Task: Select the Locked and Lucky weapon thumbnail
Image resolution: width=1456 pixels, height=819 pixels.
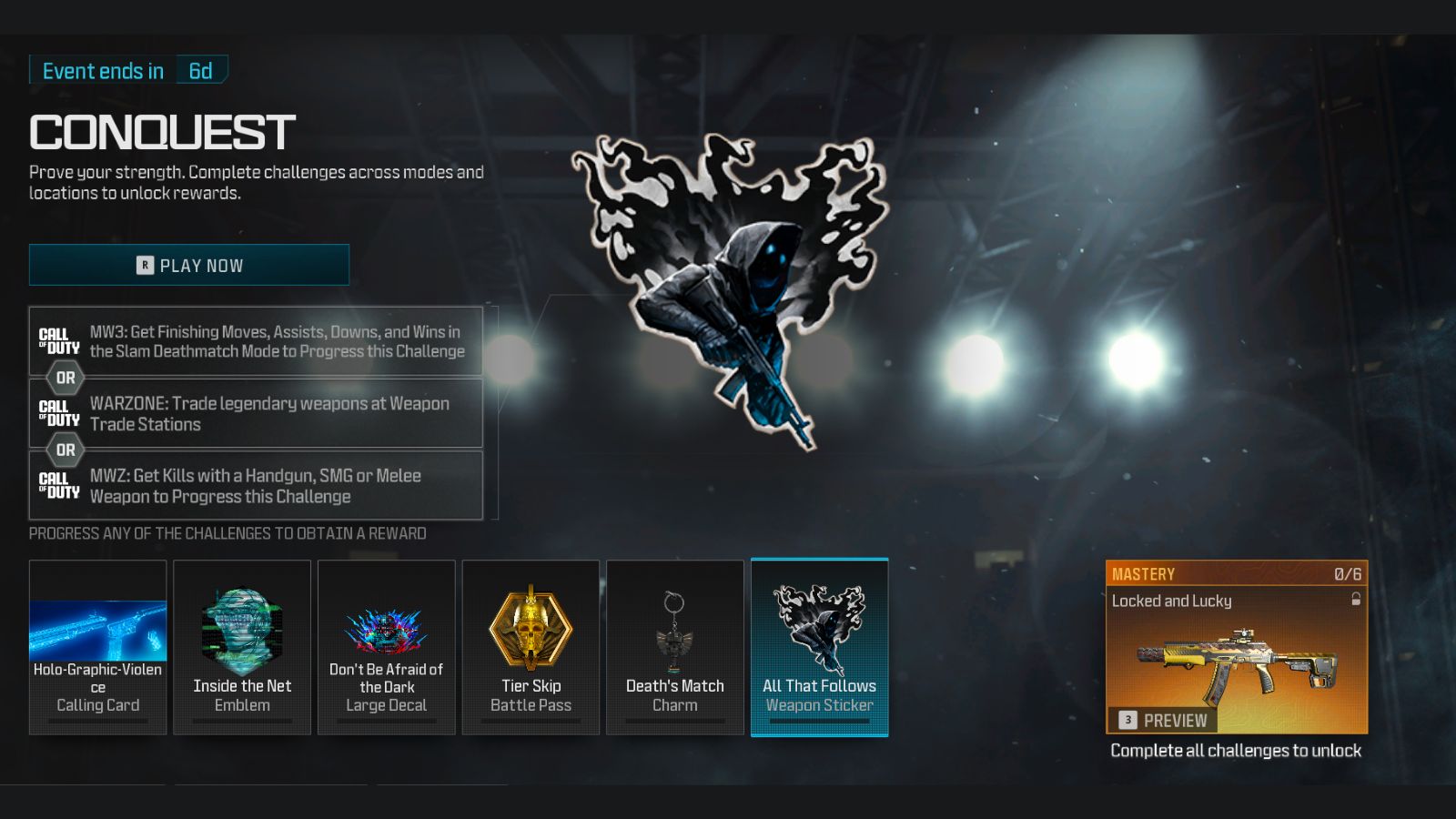Action: click(x=1238, y=664)
